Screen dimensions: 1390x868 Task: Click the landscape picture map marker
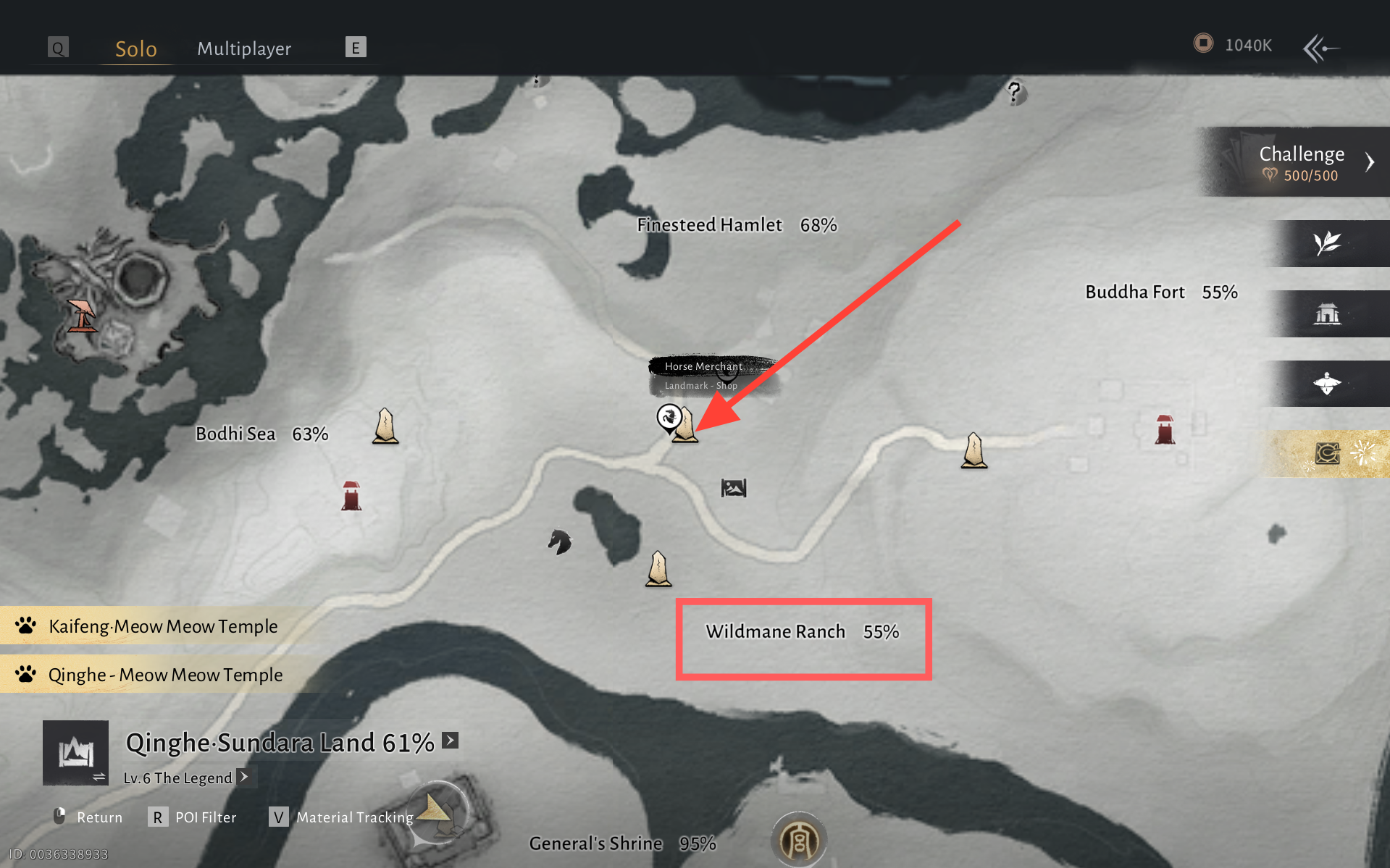(733, 488)
